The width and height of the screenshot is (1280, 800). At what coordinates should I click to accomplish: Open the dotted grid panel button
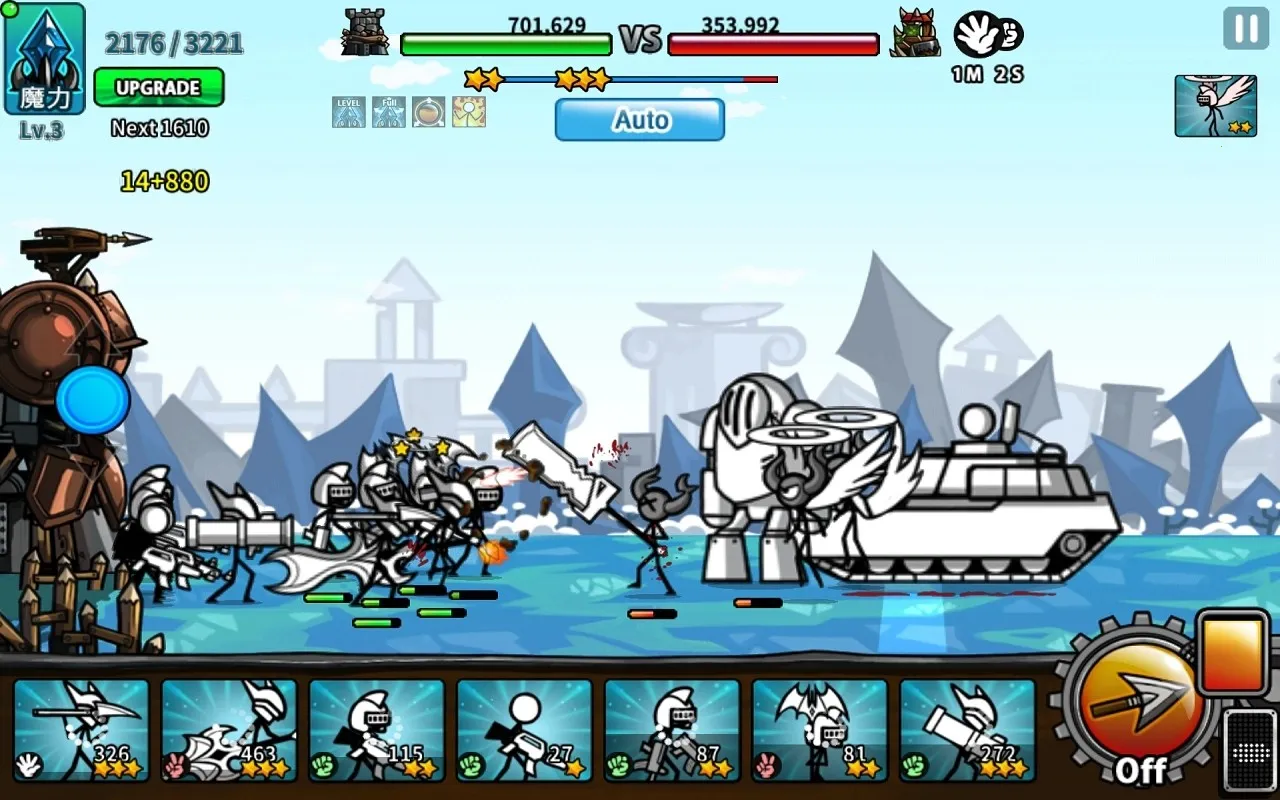(x=1250, y=750)
